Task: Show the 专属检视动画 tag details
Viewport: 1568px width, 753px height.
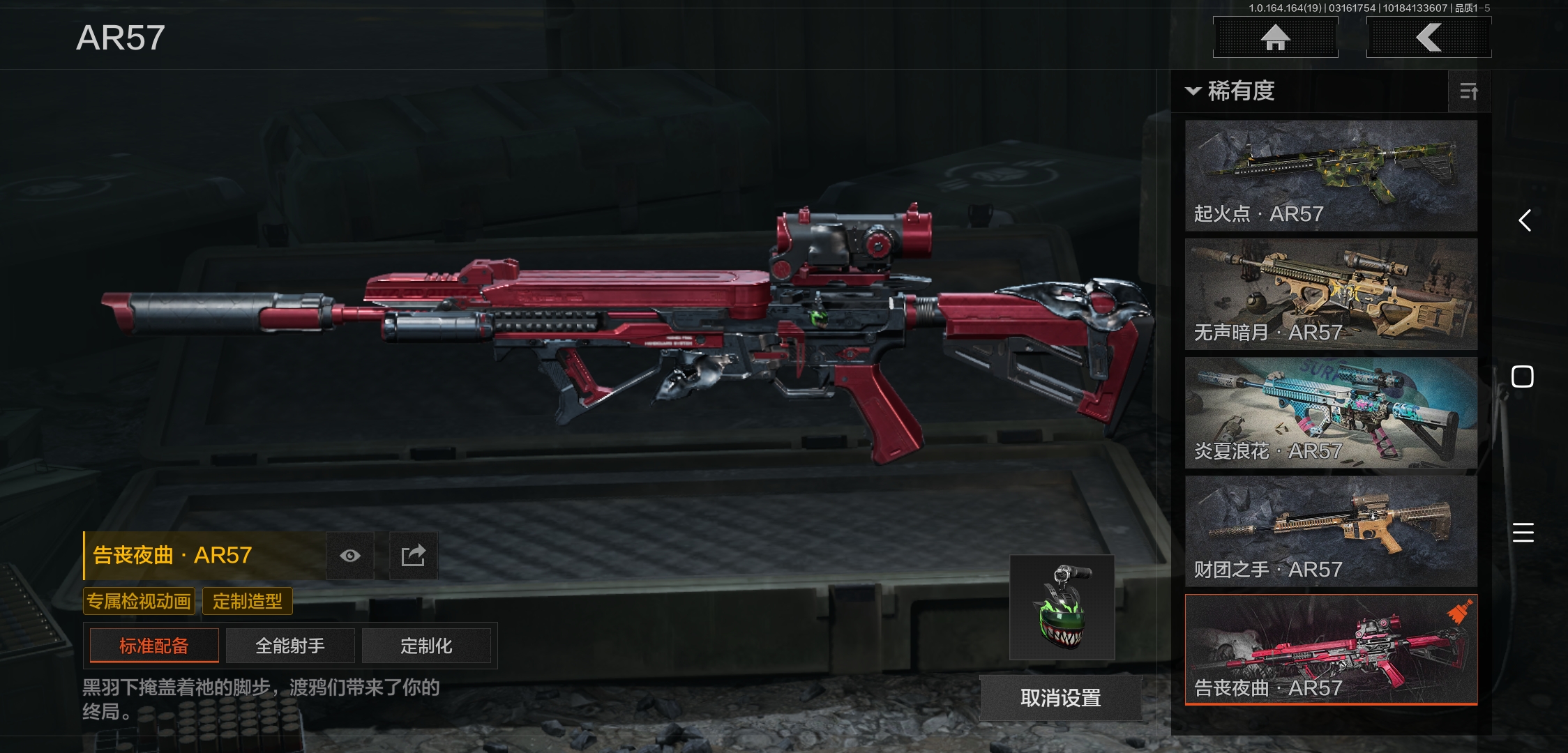Action: (139, 601)
